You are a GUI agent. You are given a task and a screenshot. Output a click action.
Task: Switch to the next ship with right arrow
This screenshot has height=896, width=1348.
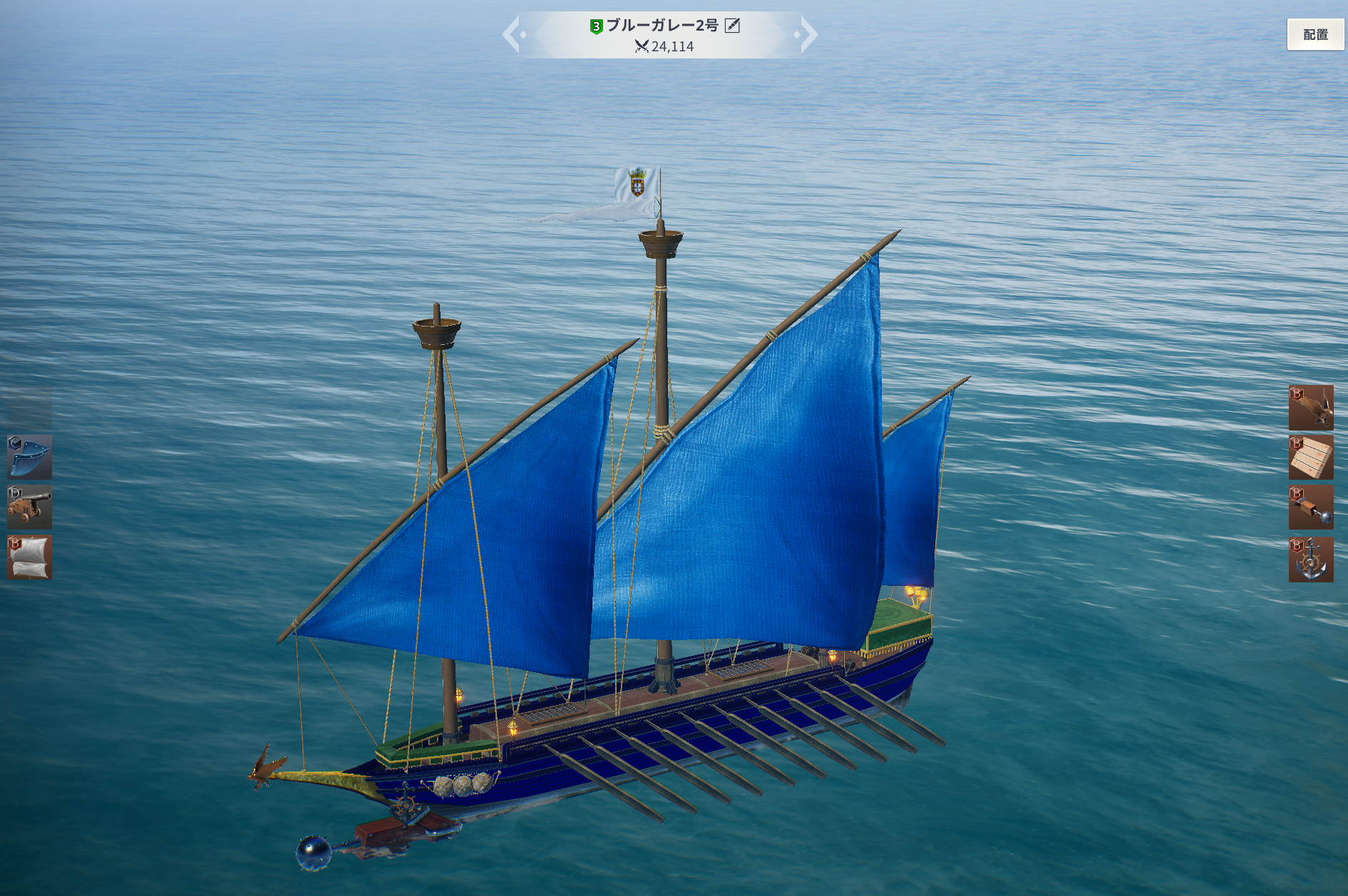coord(808,34)
